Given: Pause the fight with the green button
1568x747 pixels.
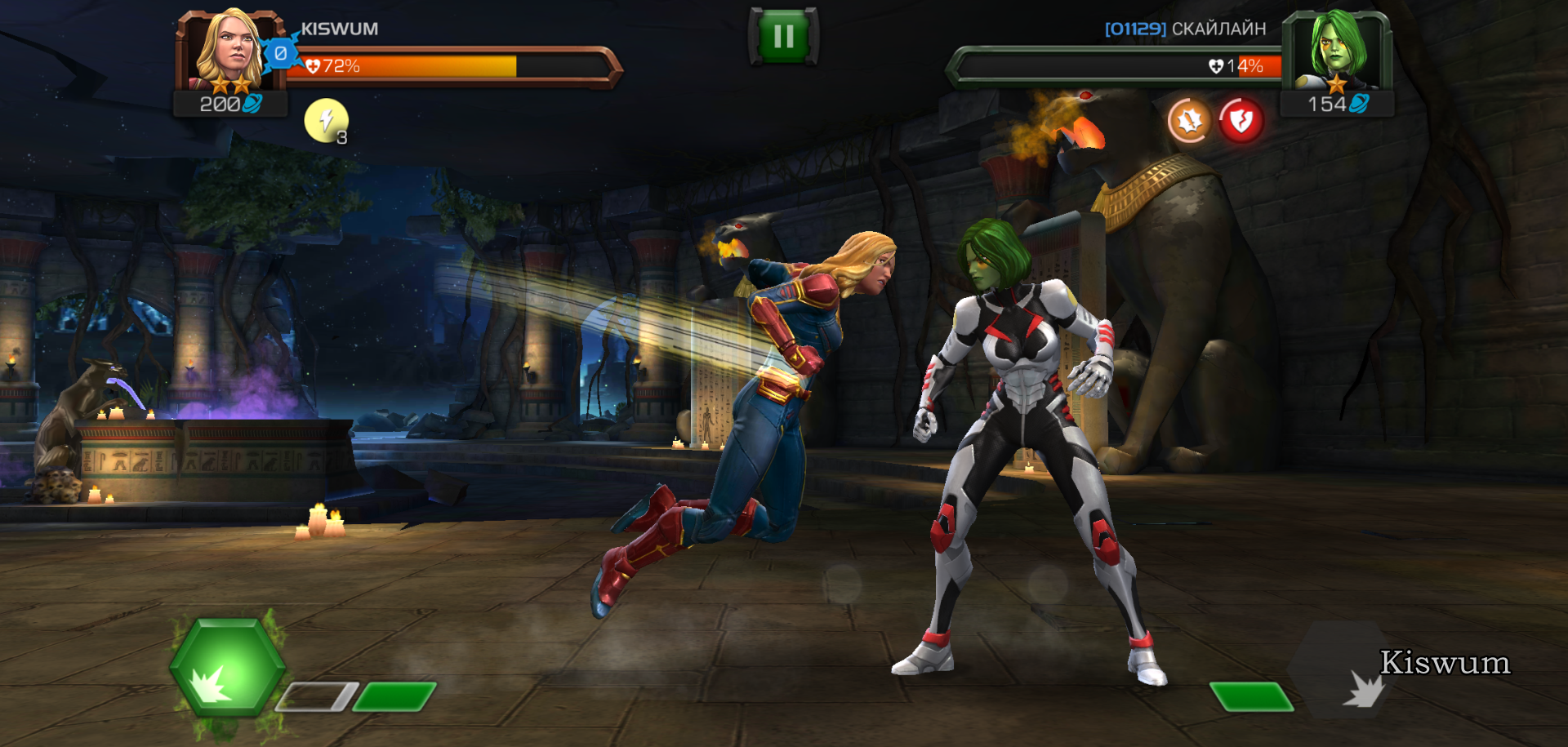Looking at the screenshot, I should coord(783,36).
